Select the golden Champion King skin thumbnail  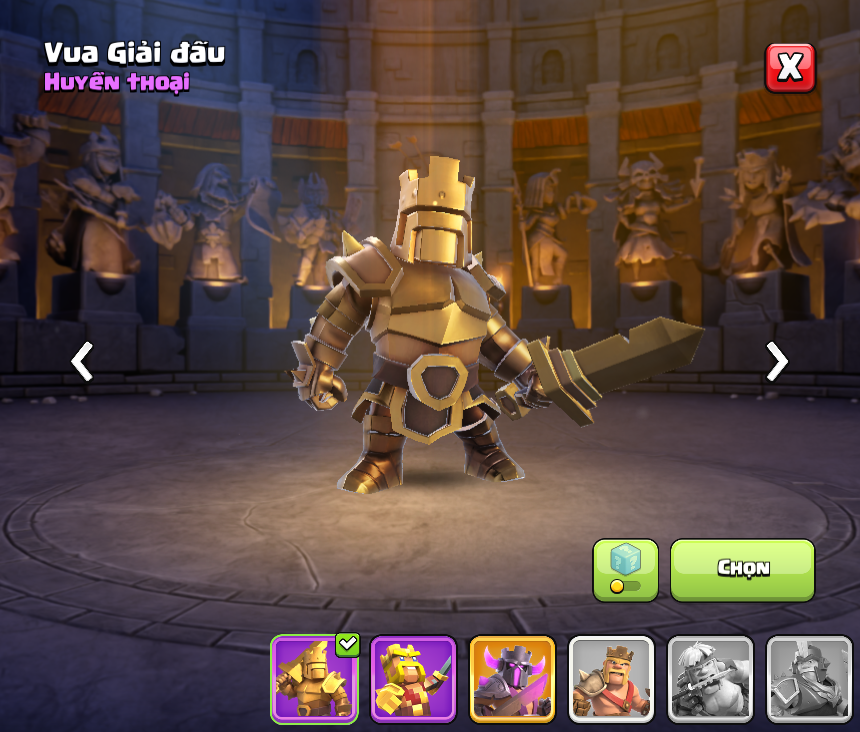point(314,678)
